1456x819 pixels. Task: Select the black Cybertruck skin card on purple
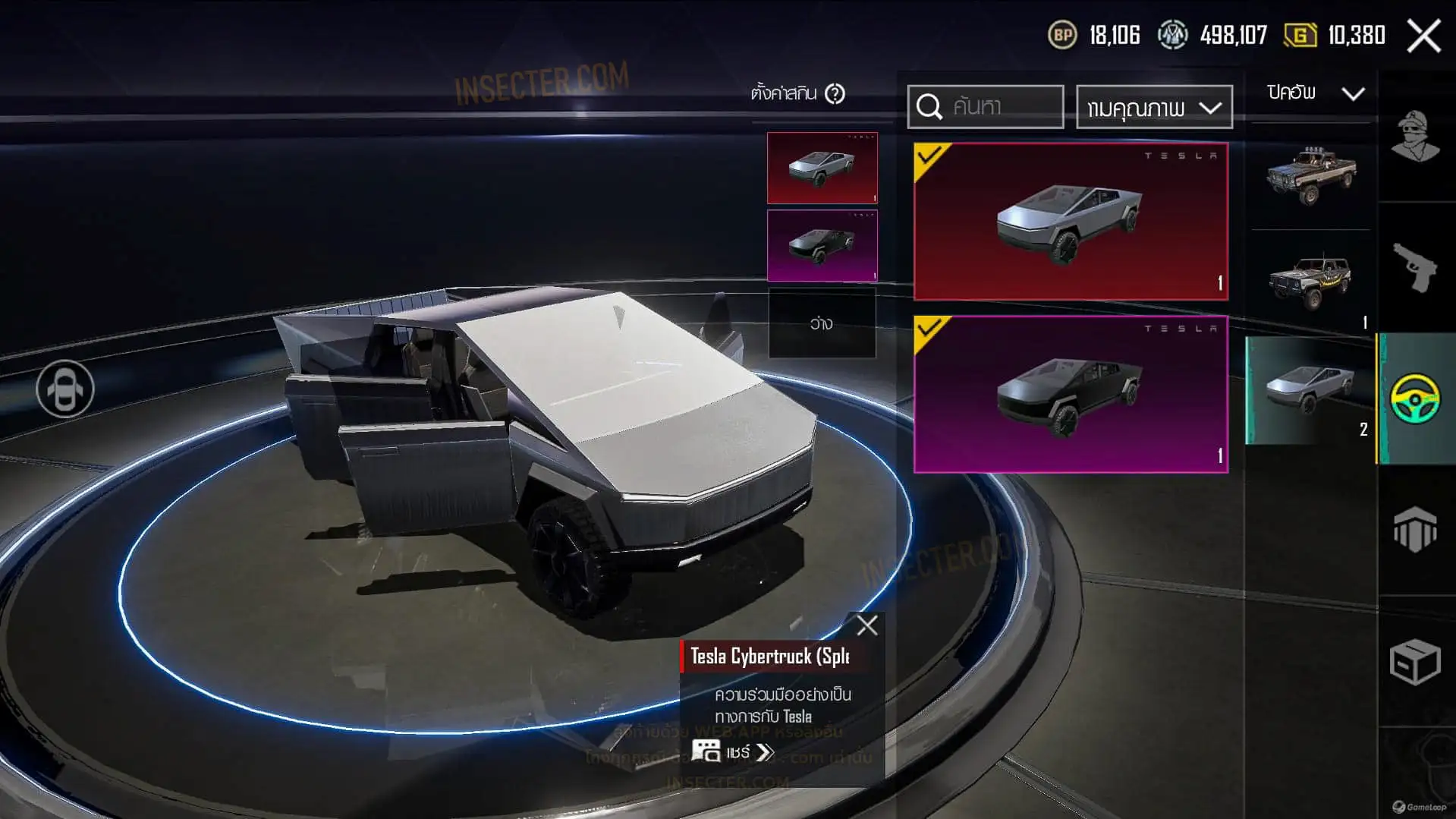(x=1070, y=394)
